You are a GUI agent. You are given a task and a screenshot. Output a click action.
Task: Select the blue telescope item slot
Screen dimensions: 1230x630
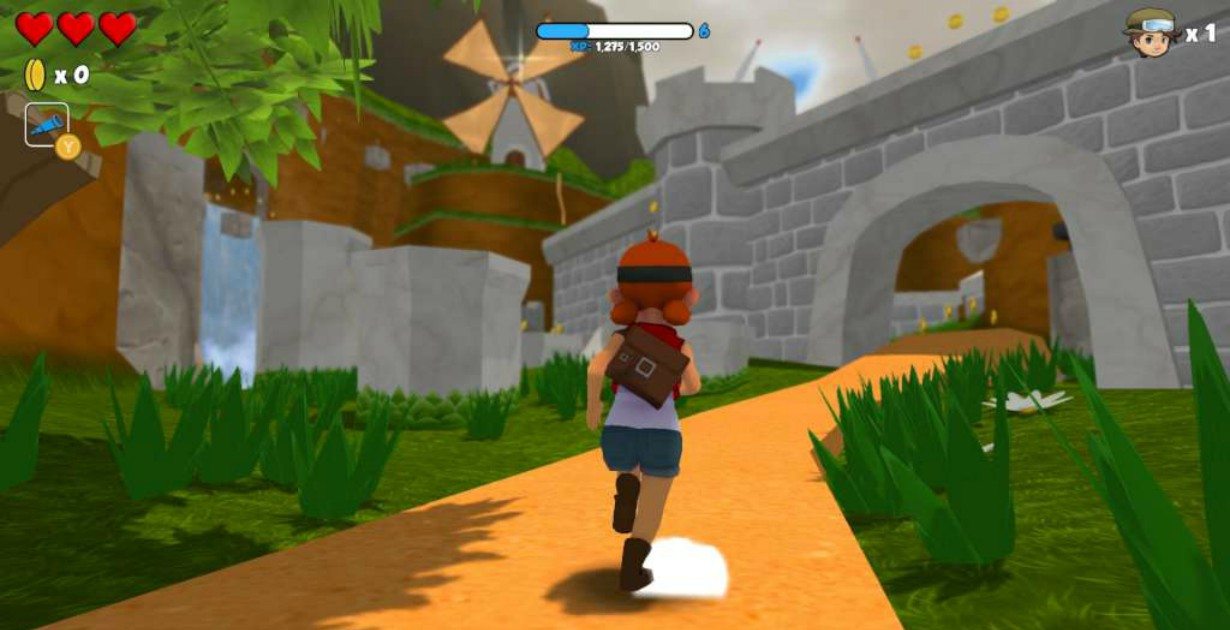(46, 125)
